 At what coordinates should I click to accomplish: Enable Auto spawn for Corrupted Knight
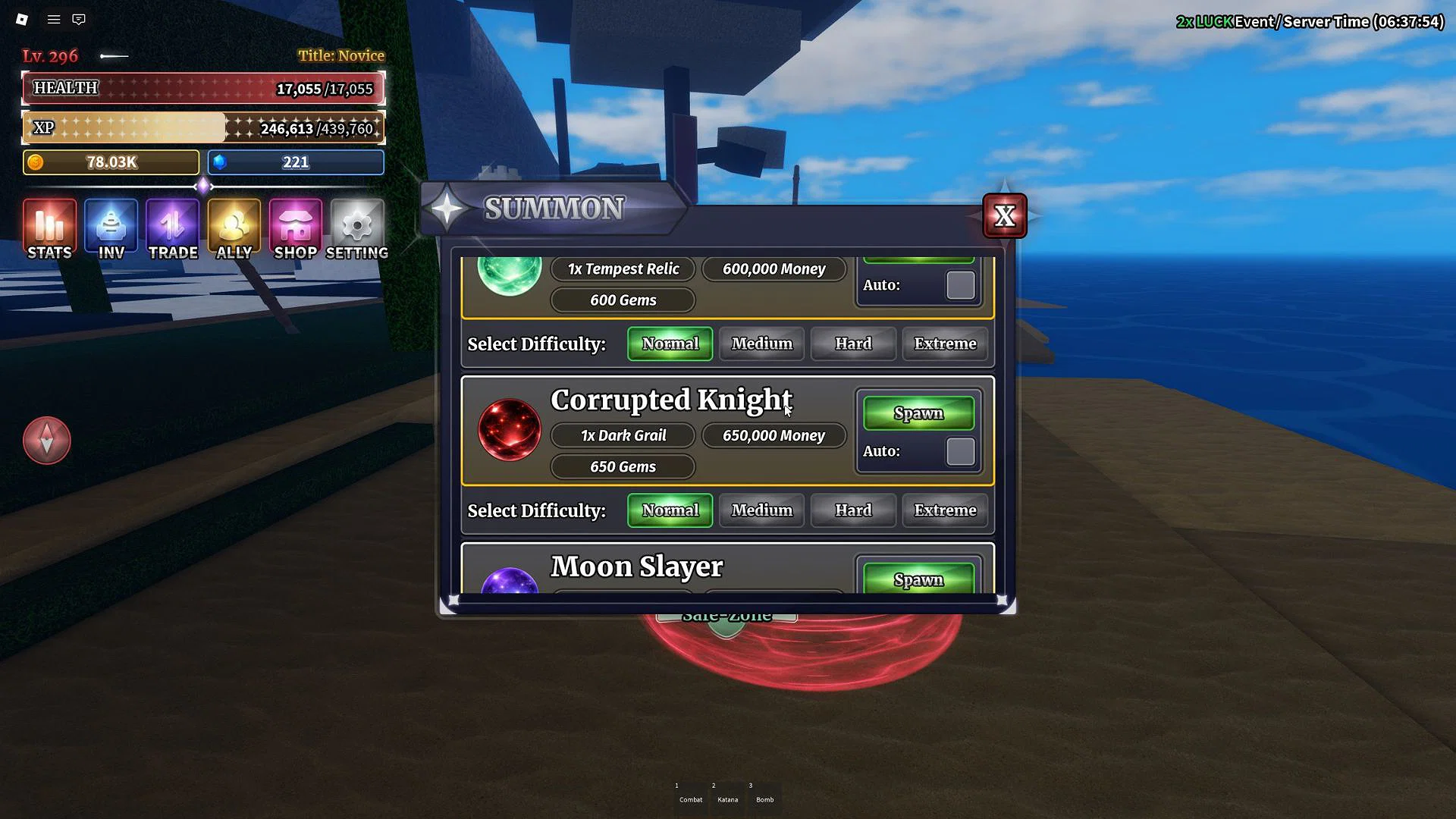(959, 450)
